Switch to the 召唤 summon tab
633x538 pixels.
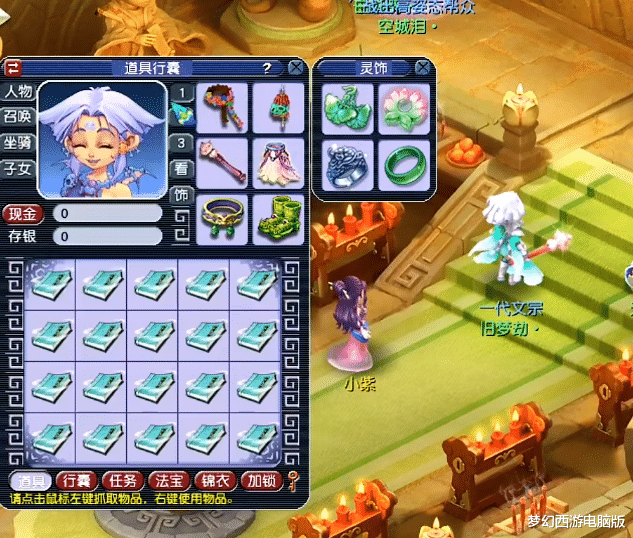(18, 117)
